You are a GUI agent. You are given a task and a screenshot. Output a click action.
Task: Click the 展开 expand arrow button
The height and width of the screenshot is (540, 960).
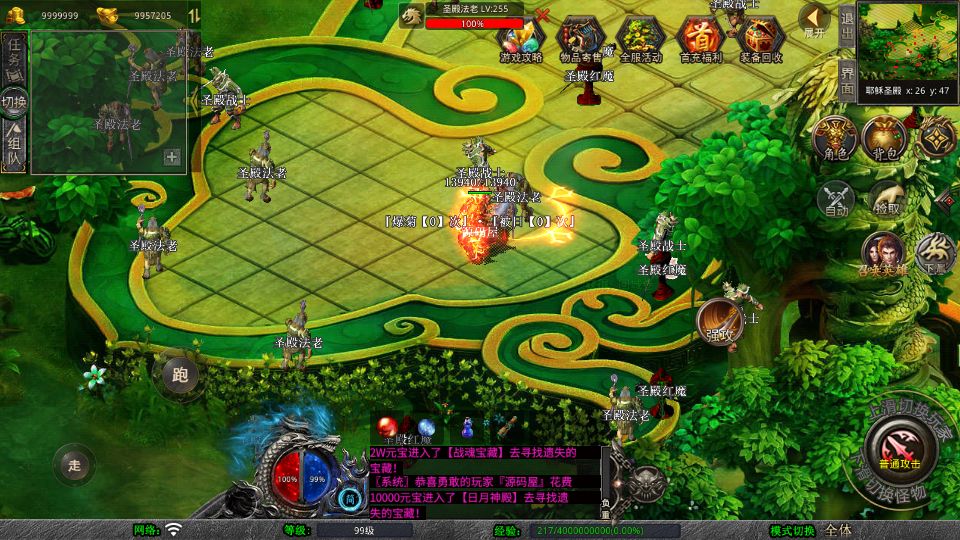click(x=815, y=19)
